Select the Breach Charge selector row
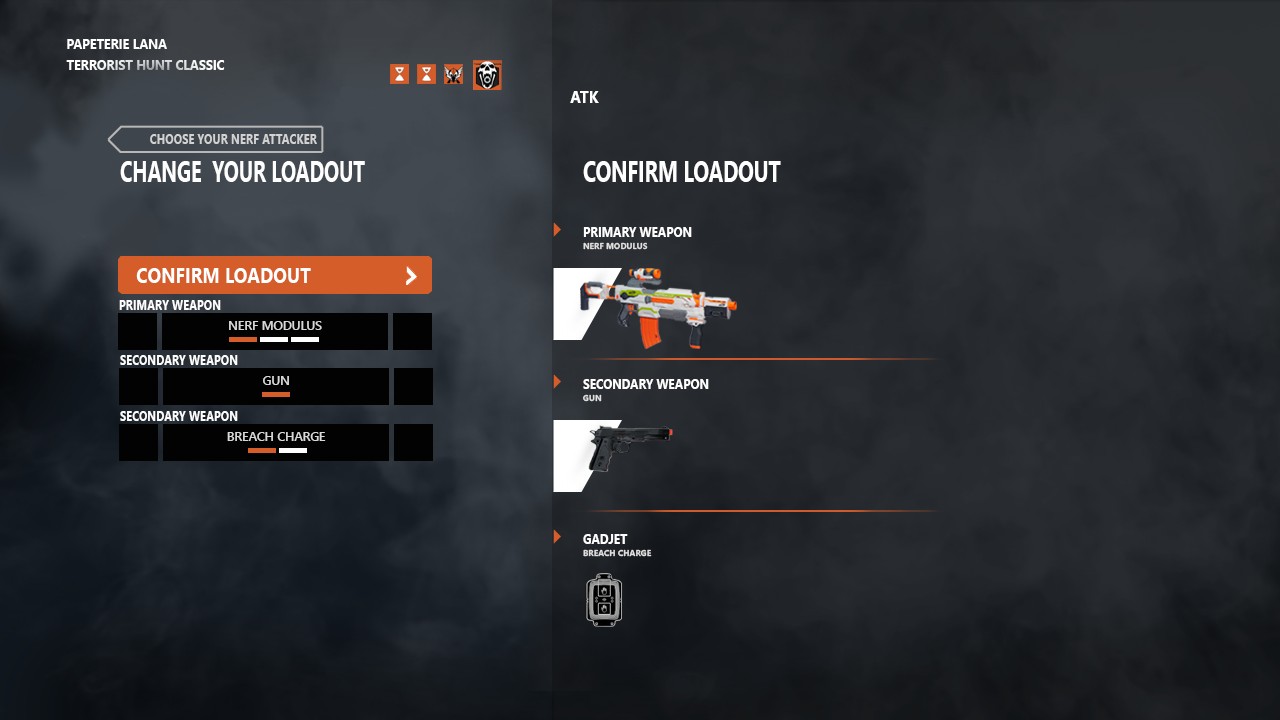The width and height of the screenshot is (1280, 720). tap(275, 442)
